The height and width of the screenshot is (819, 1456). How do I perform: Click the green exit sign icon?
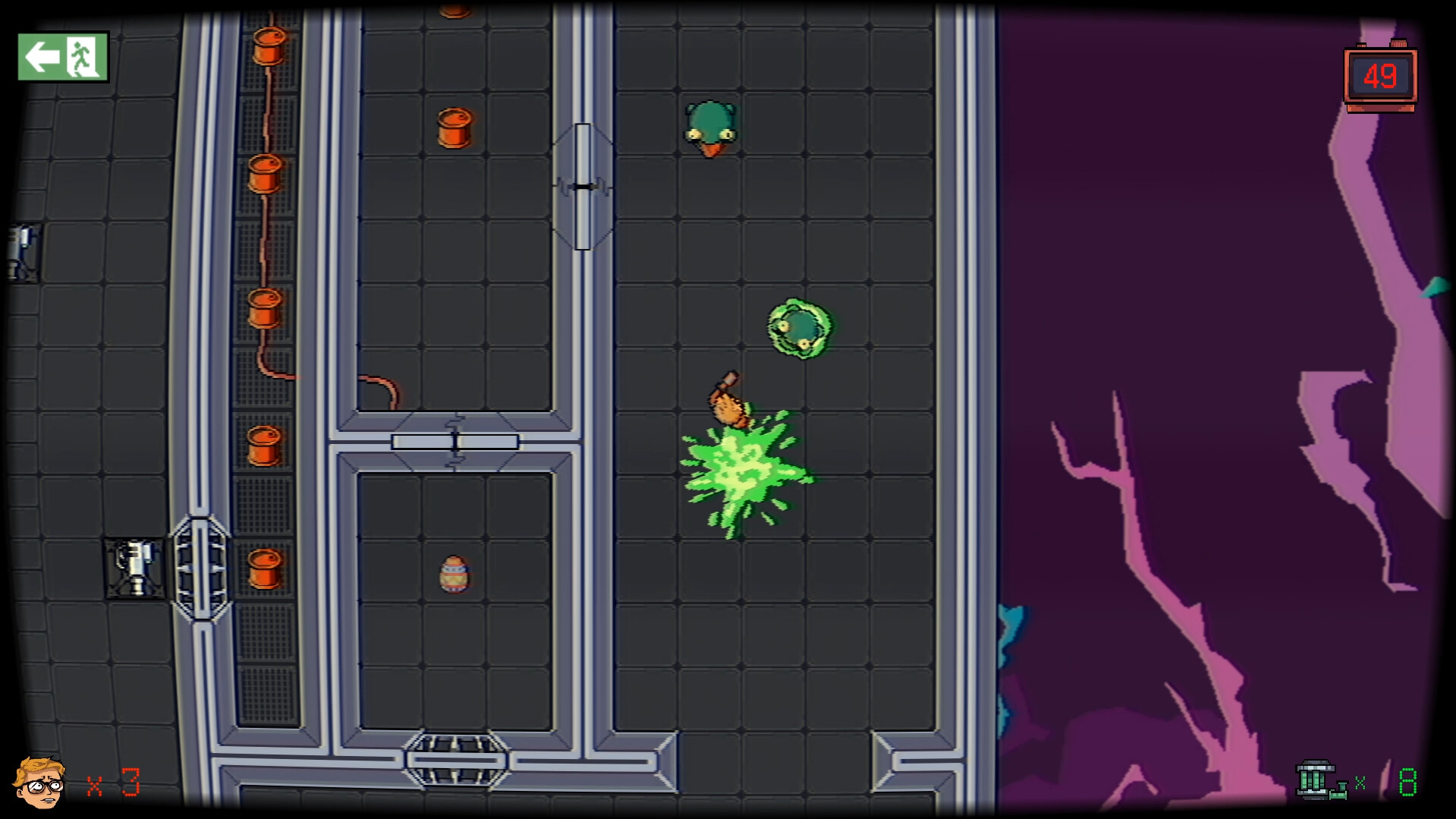click(x=62, y=55)
